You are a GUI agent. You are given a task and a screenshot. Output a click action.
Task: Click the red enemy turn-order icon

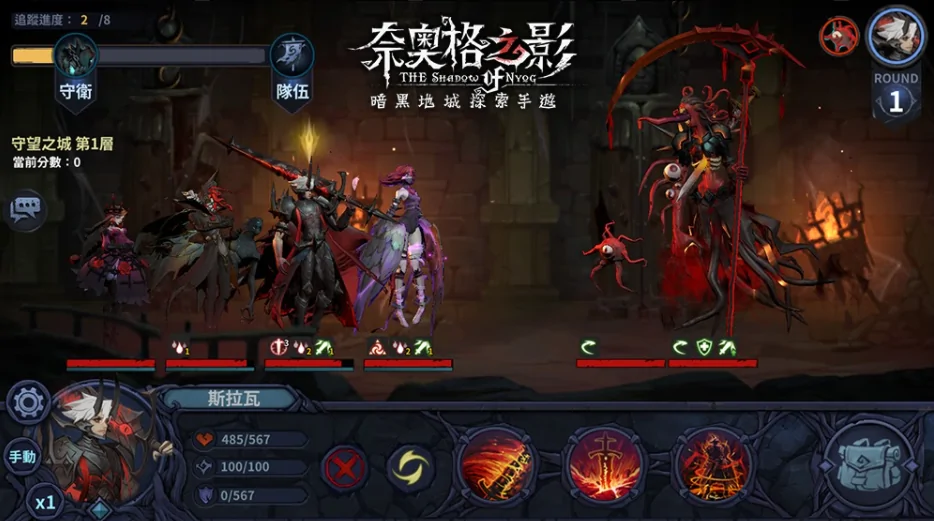click(x=839, y=37)
